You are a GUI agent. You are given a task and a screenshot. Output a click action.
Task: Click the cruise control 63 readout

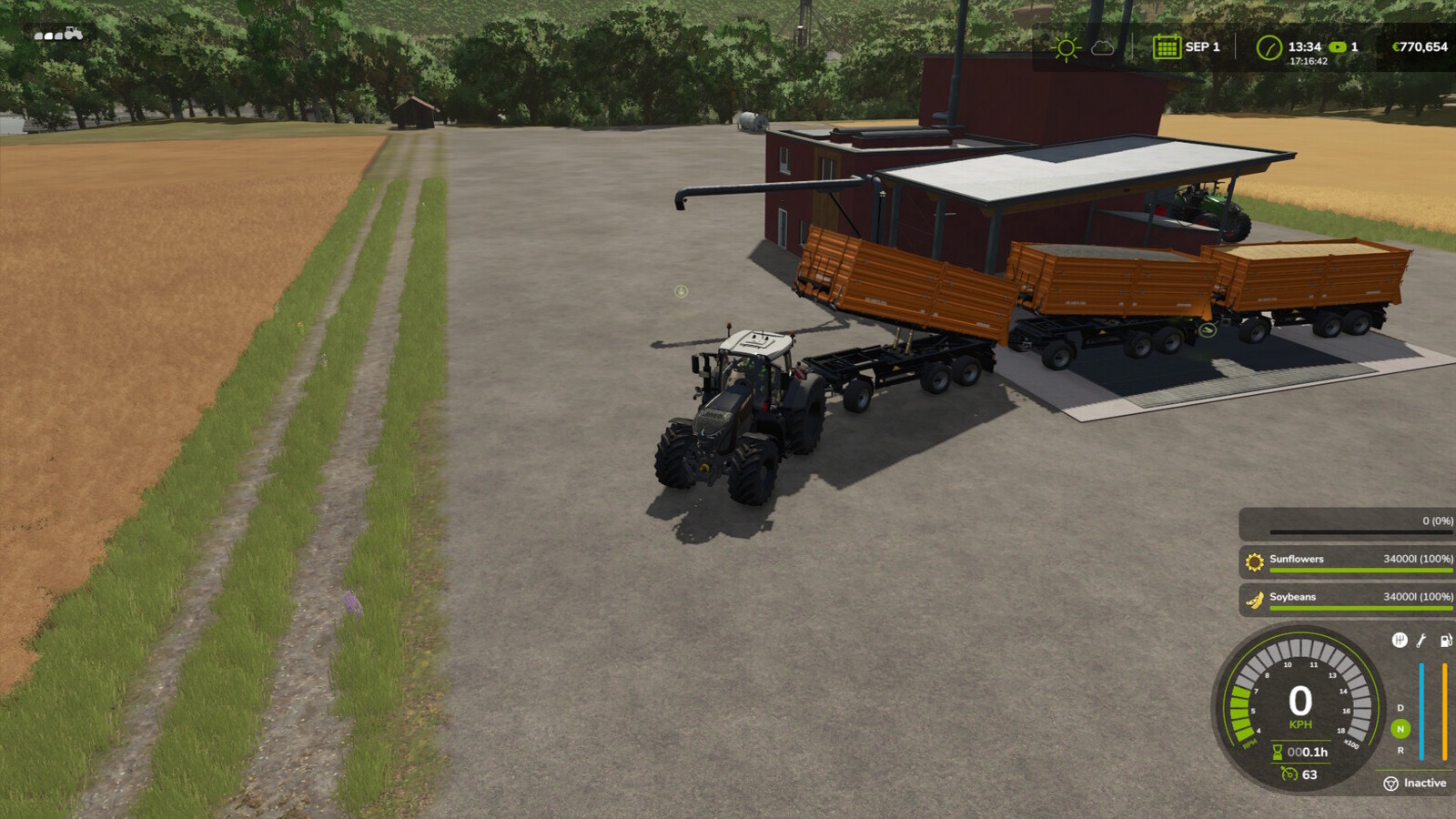[1300, 774]
